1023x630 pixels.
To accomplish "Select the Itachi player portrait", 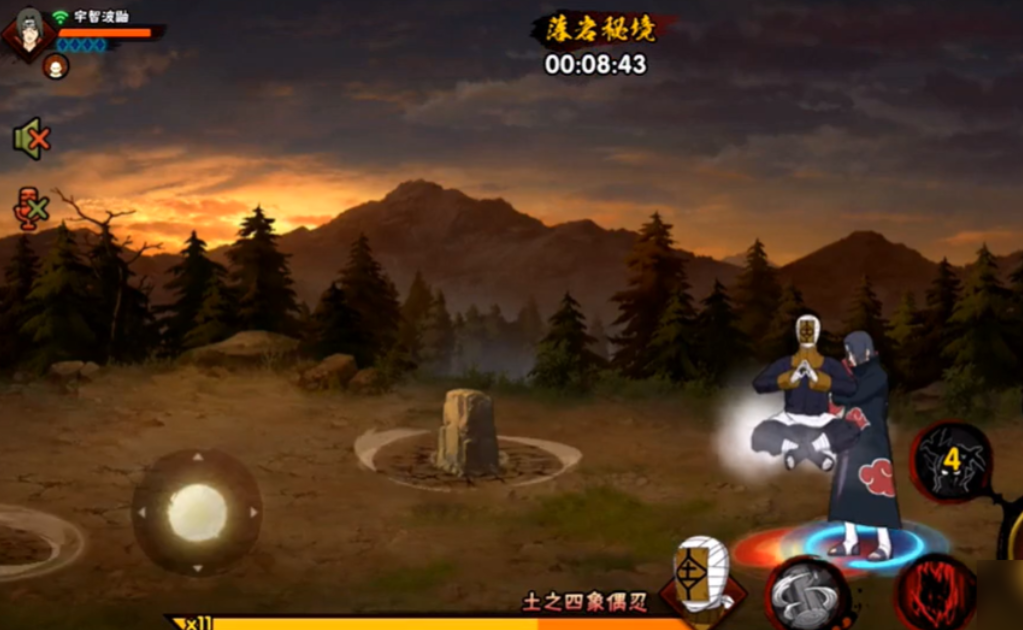I will pos(28,32).
